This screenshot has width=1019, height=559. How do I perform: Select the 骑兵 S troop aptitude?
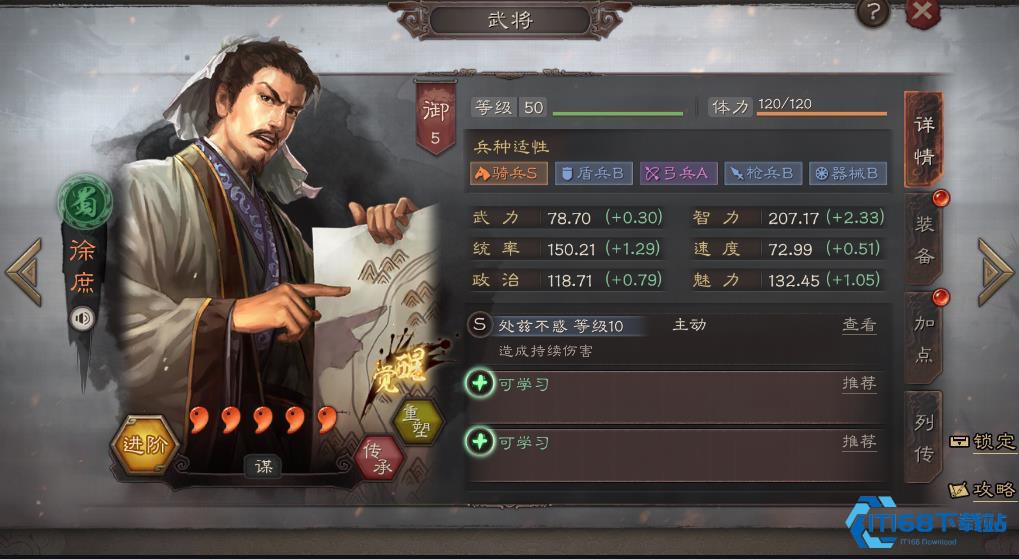click(508, 173)
